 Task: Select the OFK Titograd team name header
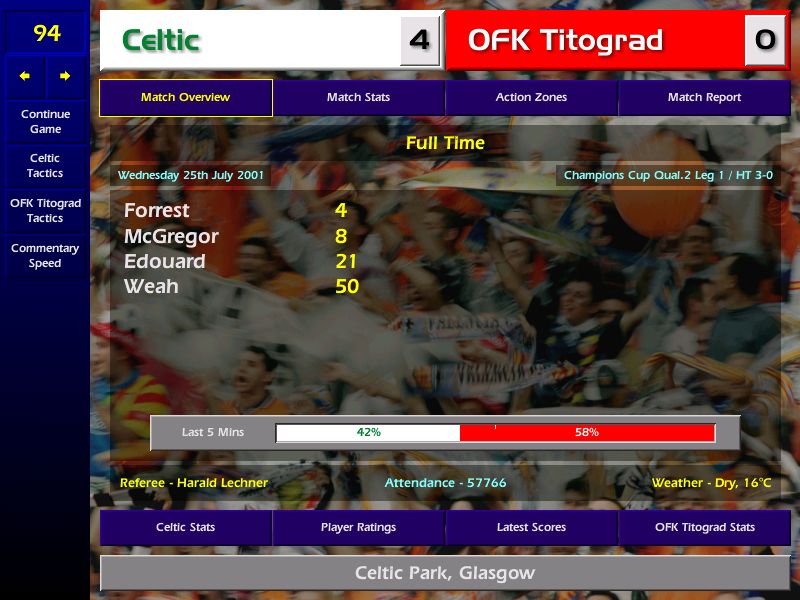point(565,40)
